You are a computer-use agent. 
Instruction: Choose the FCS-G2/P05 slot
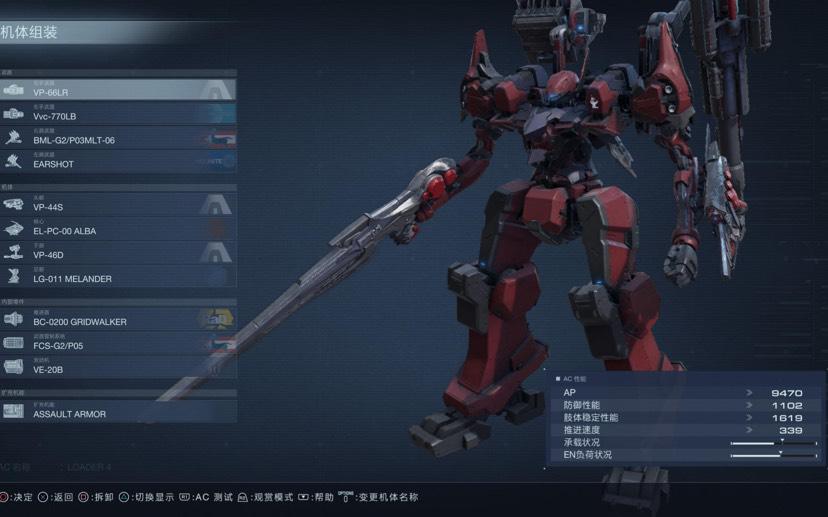(x=118, y=344)
